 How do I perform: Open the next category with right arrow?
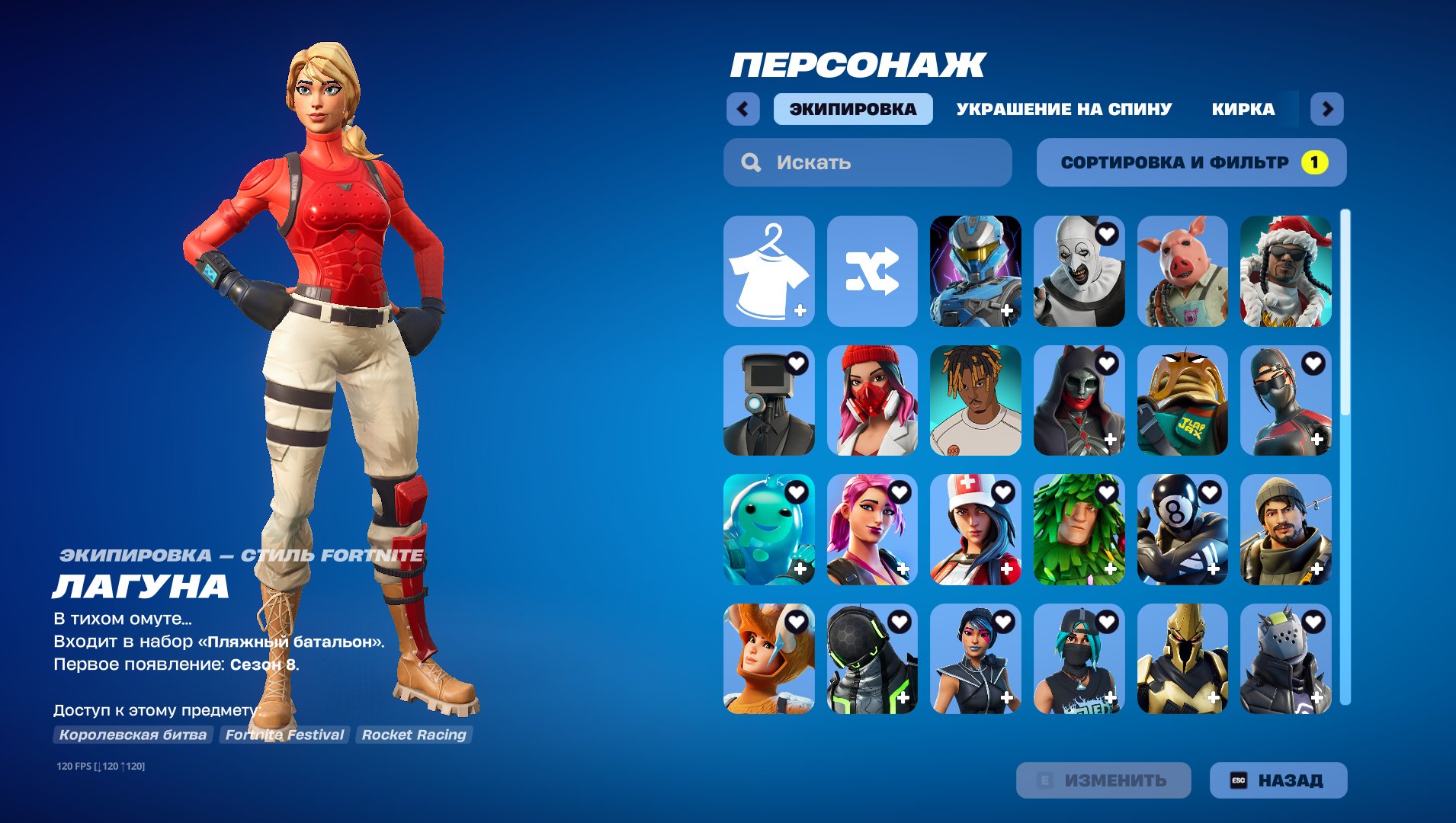coord(1326,108)
